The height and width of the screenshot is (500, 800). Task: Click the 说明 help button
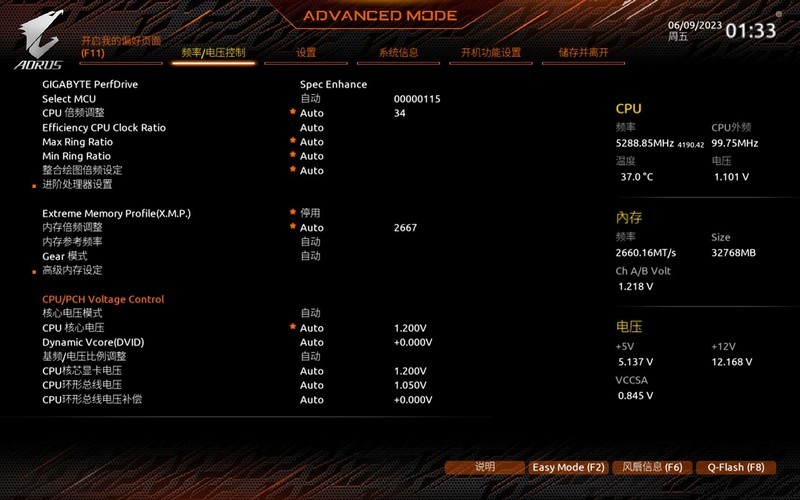pos(485,467)
